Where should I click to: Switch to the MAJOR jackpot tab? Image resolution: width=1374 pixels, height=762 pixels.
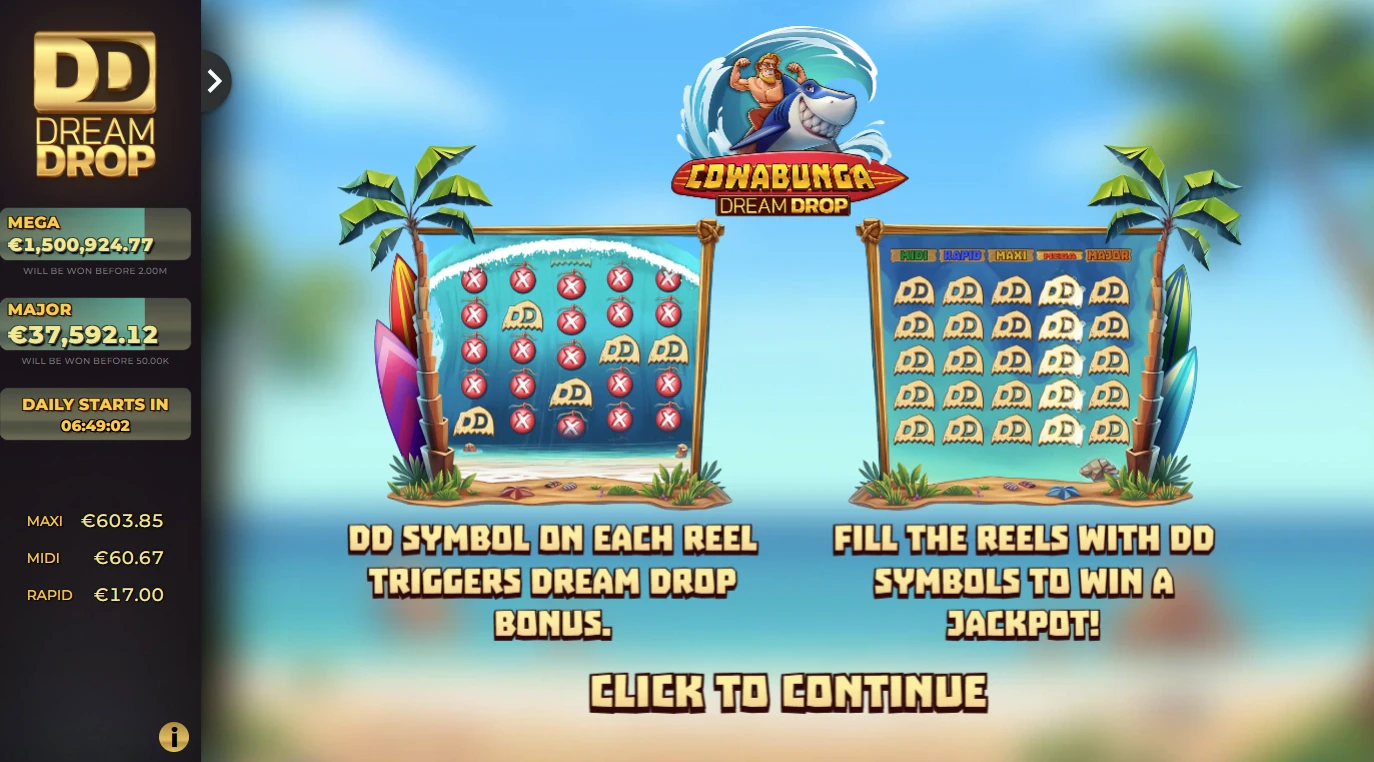(1108, 256)
